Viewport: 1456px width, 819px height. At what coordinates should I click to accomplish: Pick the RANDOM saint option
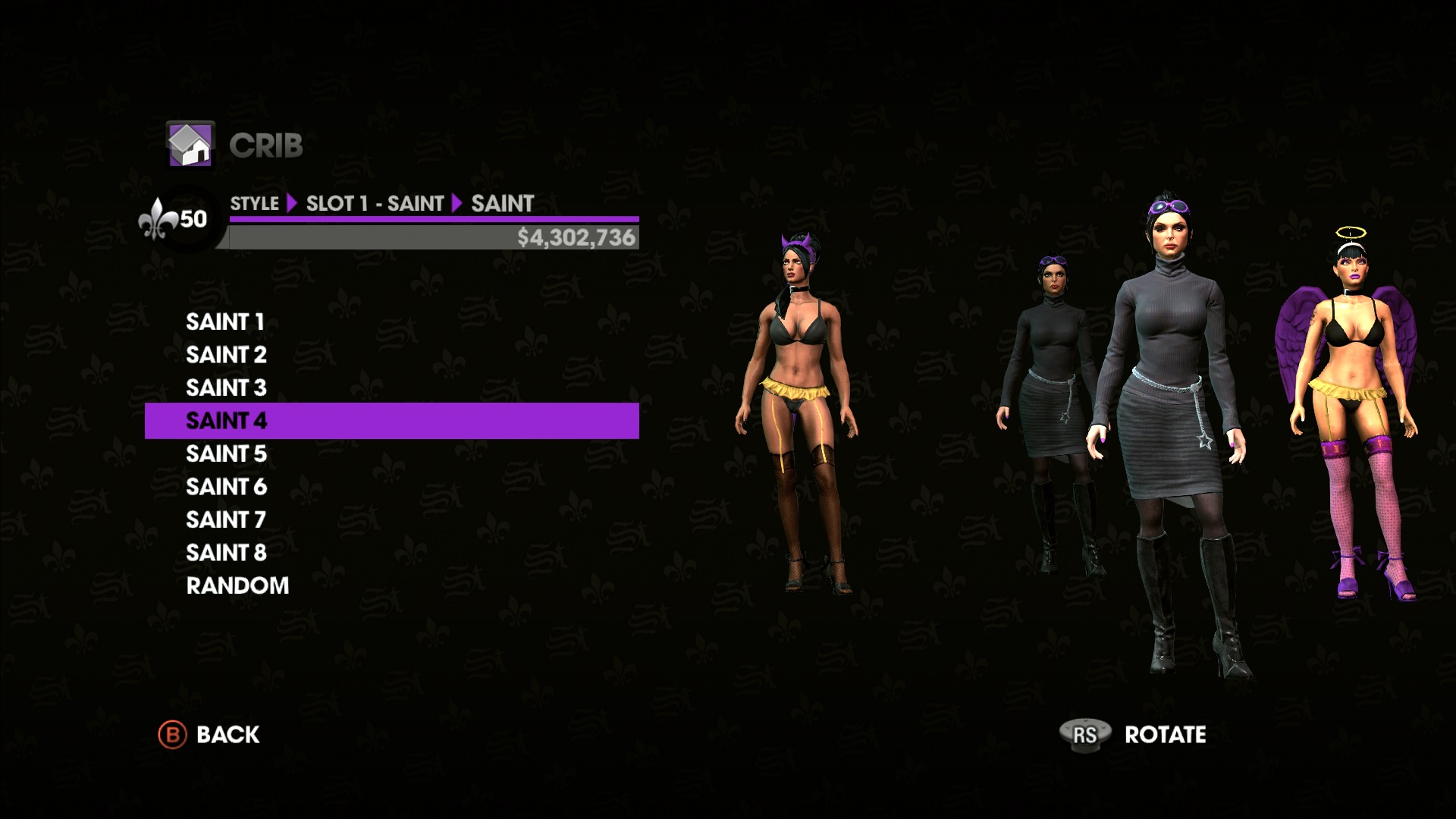pyautogui.click(x=237, y=585)
